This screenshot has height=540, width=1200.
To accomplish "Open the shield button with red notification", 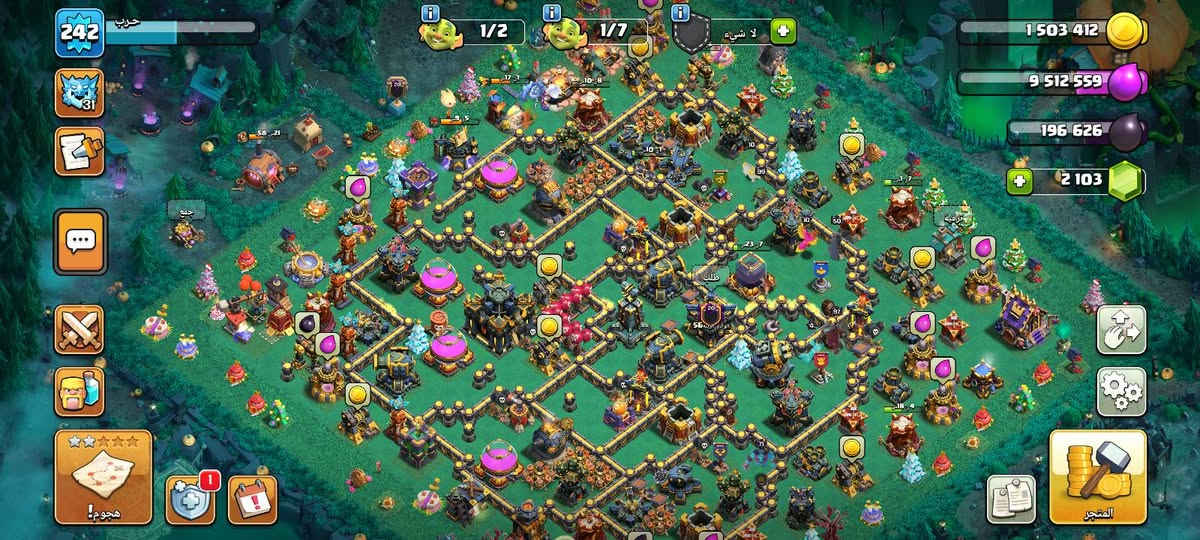I will point(190,500).
